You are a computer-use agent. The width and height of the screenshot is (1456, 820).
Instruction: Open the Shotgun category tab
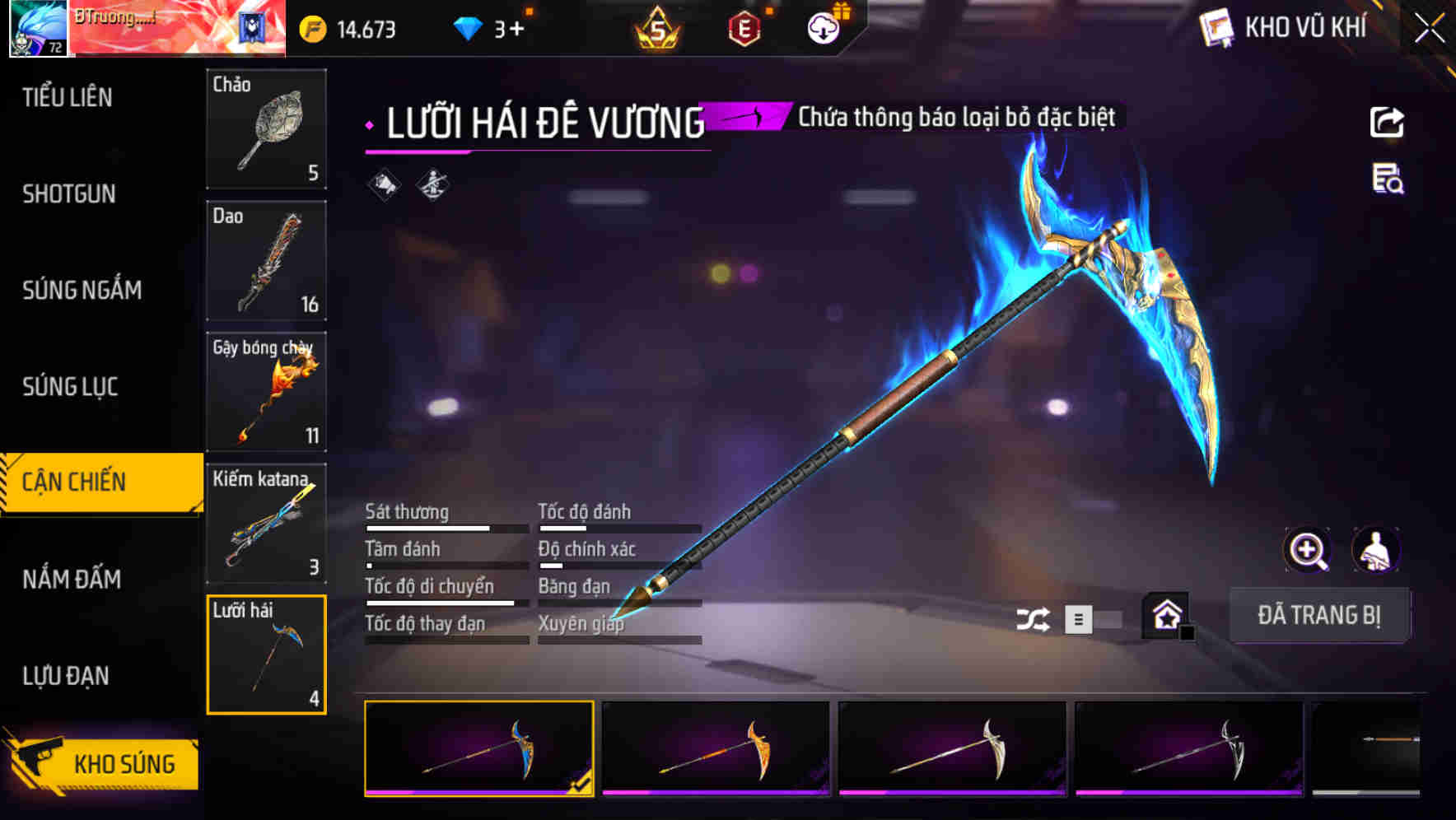point(70,193)
